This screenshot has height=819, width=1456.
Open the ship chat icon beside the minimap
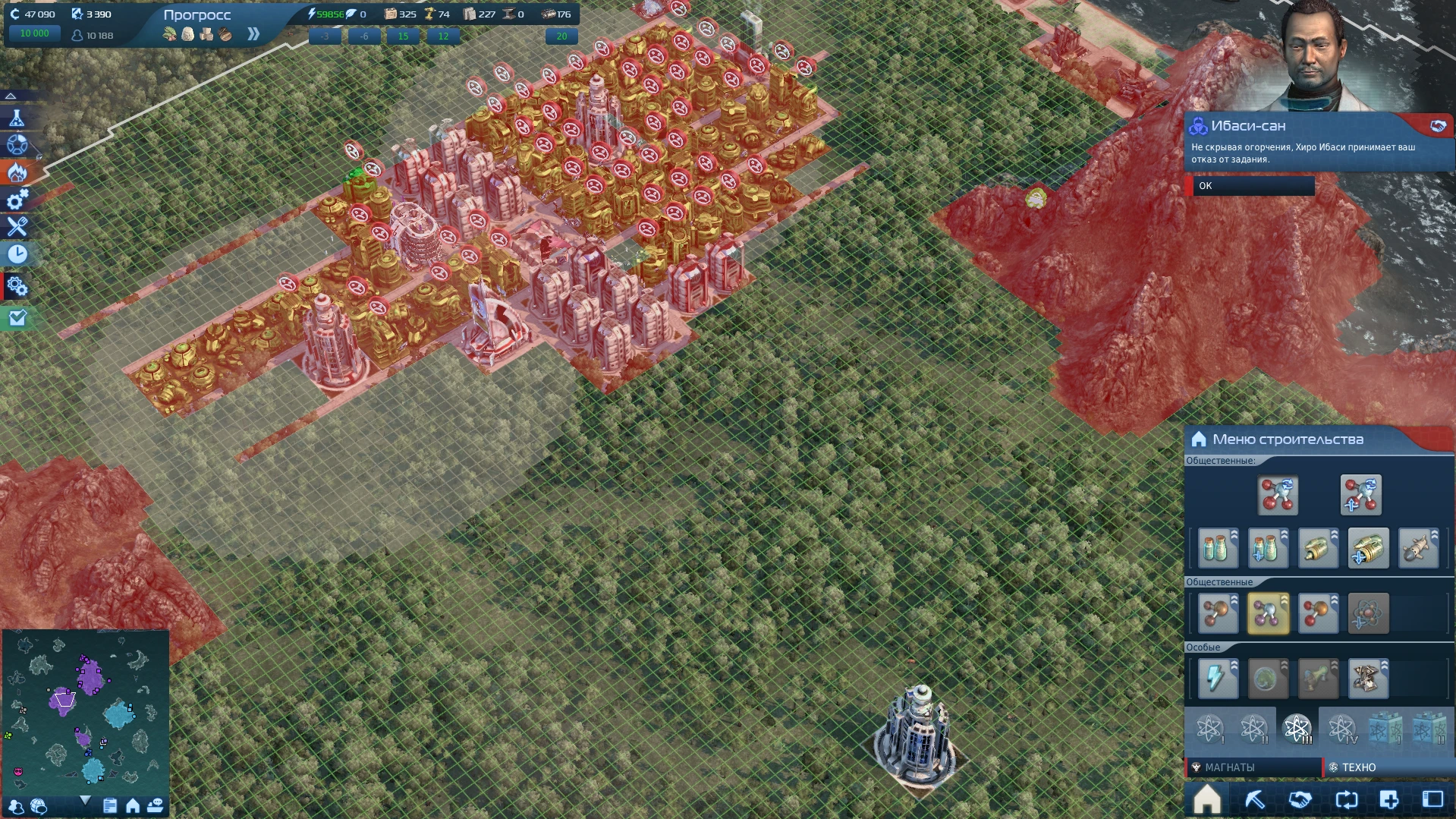157,805
